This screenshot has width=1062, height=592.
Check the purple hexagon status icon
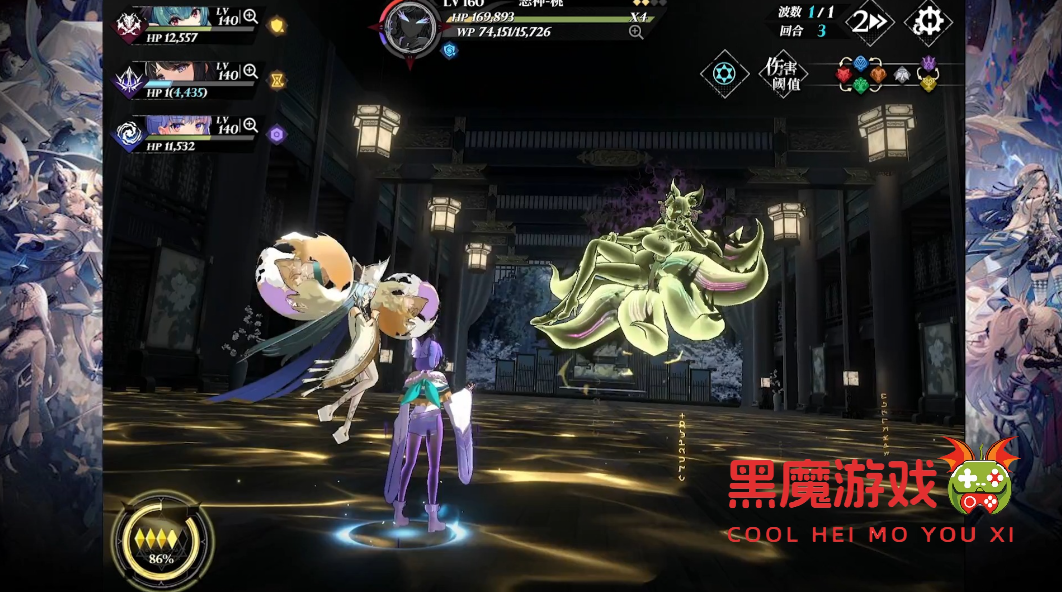pyautogui.click(x=278, y=134)
